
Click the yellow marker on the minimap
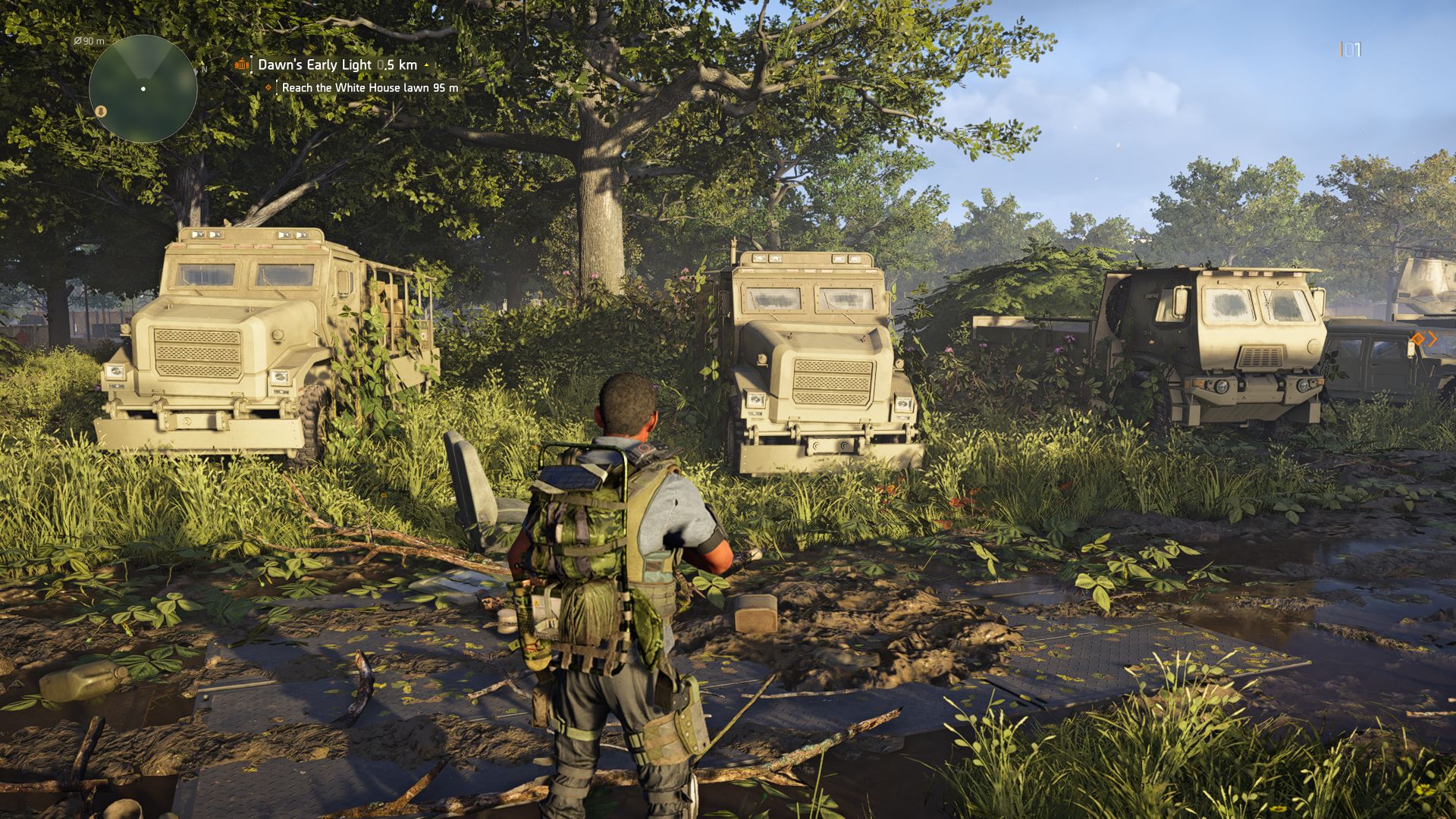[x=101, y=111]
